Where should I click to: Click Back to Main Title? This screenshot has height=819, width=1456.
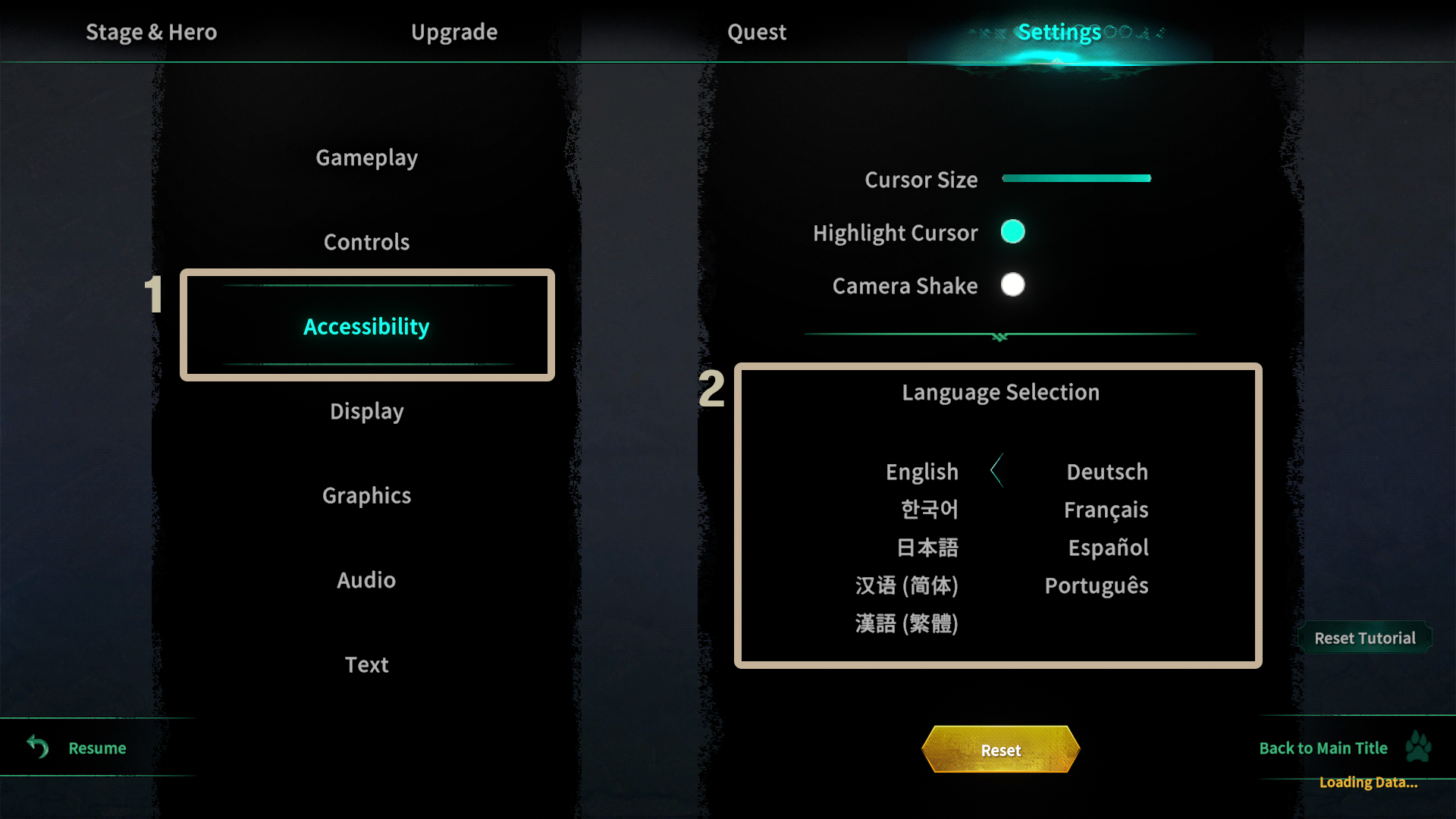pyautogui.click(x=1323, y=748)
